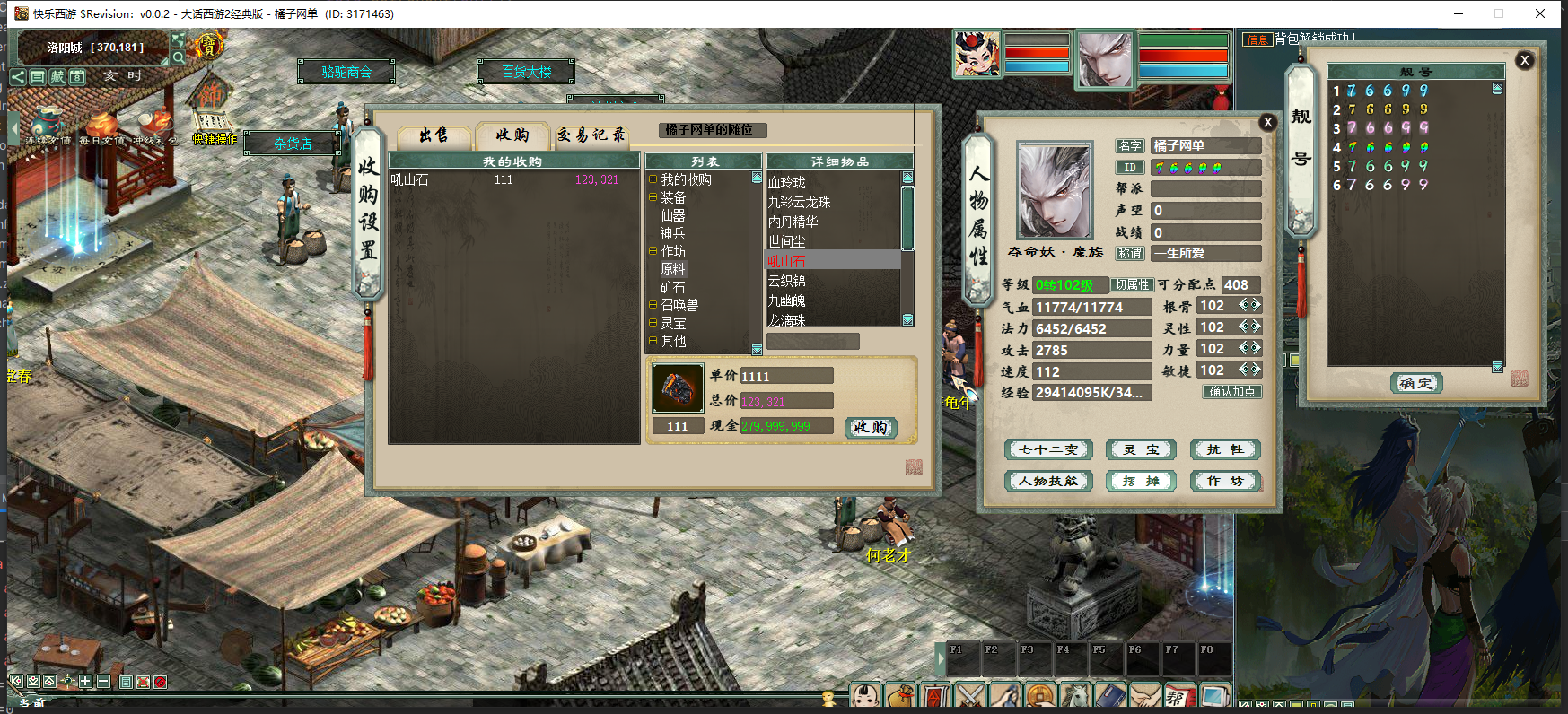Open the 交易记录 trade history tab

(x=591, y=135)
